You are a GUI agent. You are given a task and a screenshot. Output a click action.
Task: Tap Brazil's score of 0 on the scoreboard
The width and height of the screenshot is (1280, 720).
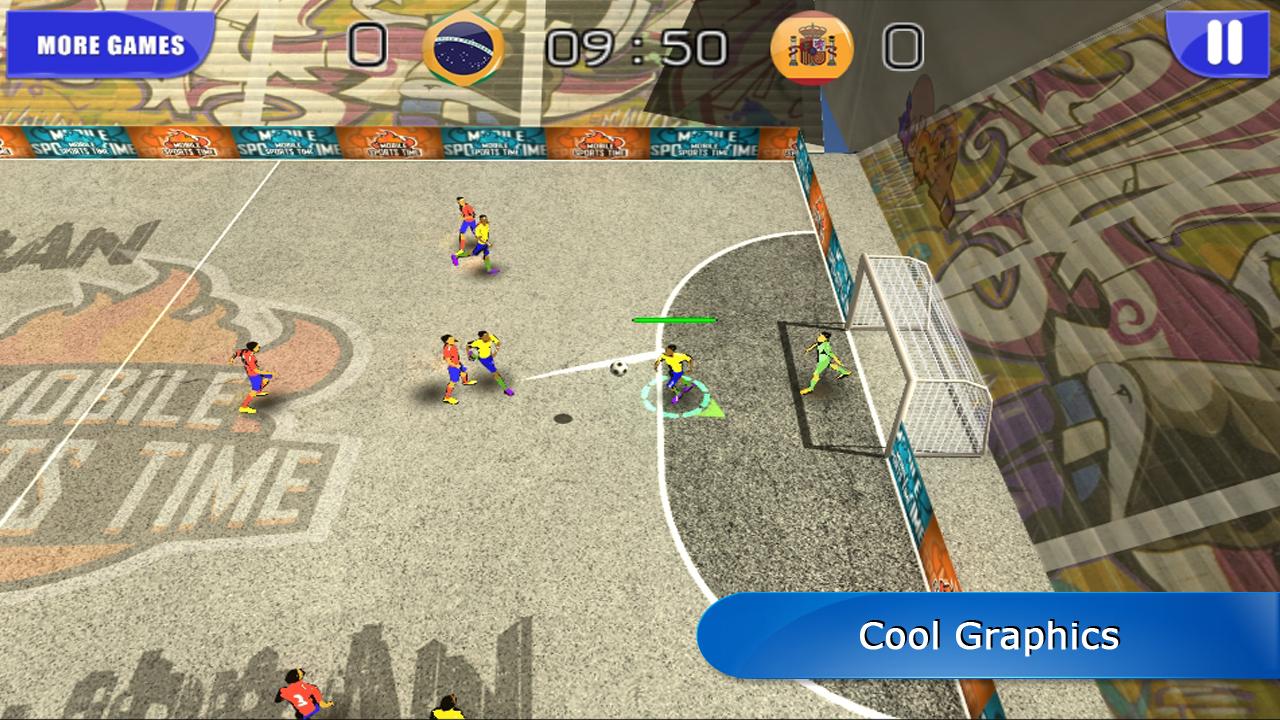point(369,44)
